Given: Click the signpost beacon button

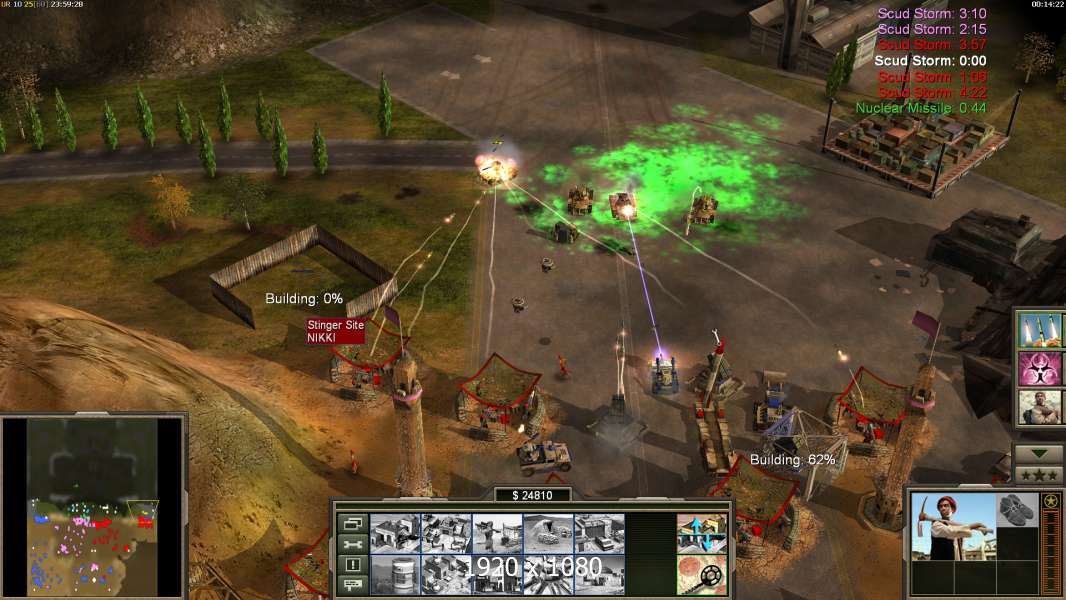Looking at the screenshot, I should coord(352,584).
